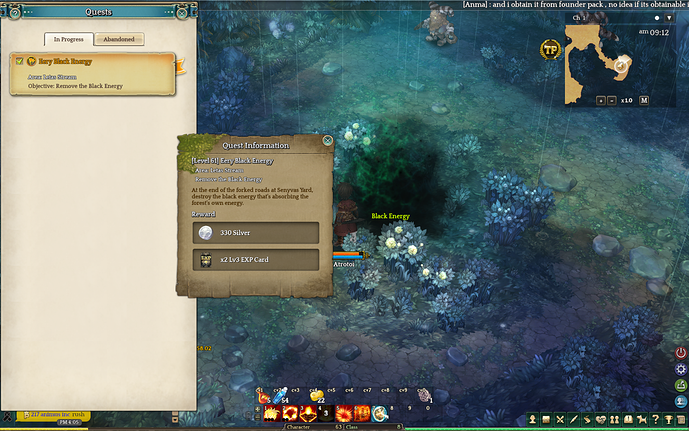Expand the channel dropdown arrow
689x431 pixels.
669,18
